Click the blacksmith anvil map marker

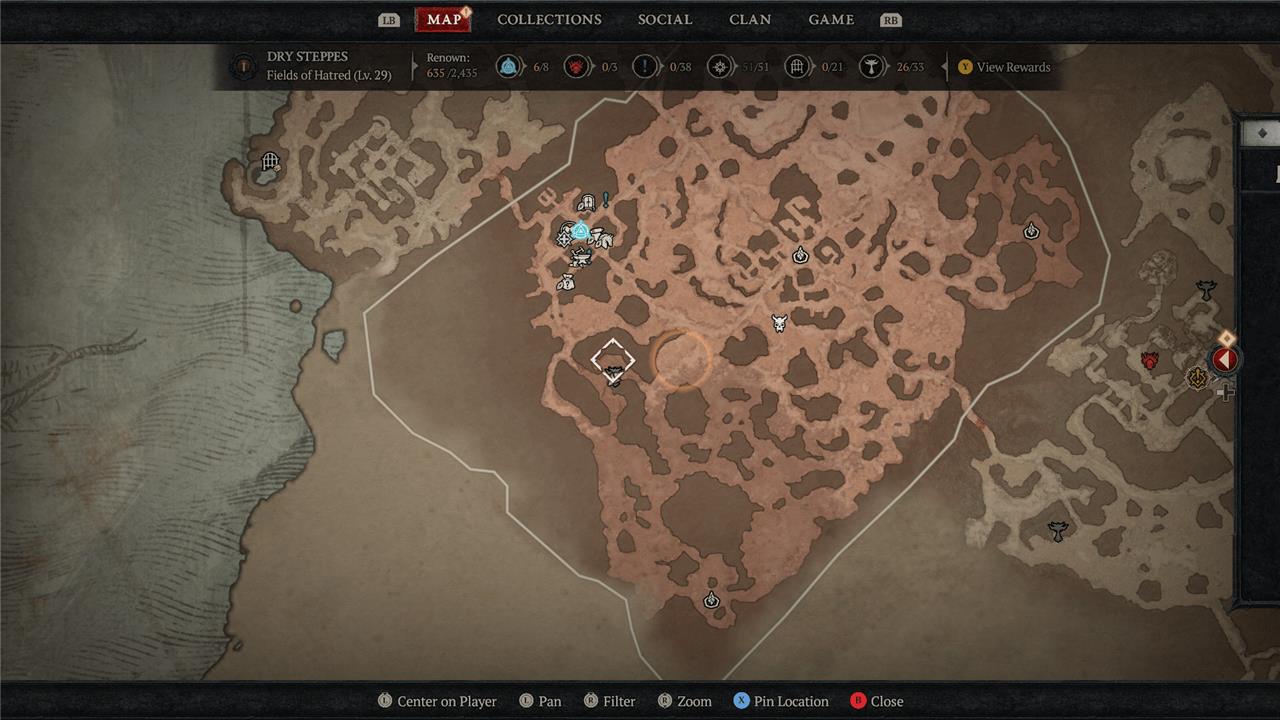click(579, 259)
